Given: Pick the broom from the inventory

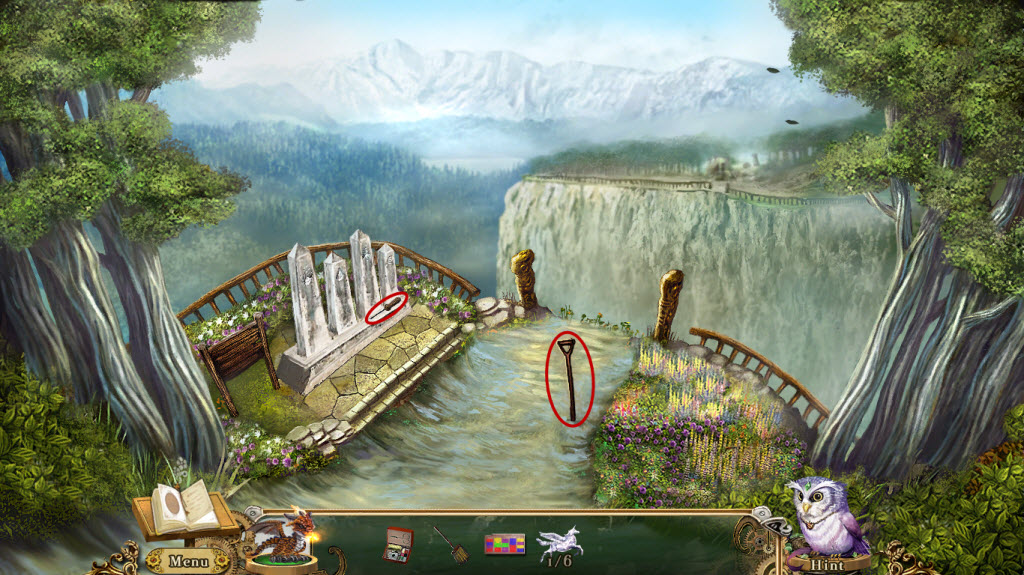Looking at the screenshot, I should [451, 543].
